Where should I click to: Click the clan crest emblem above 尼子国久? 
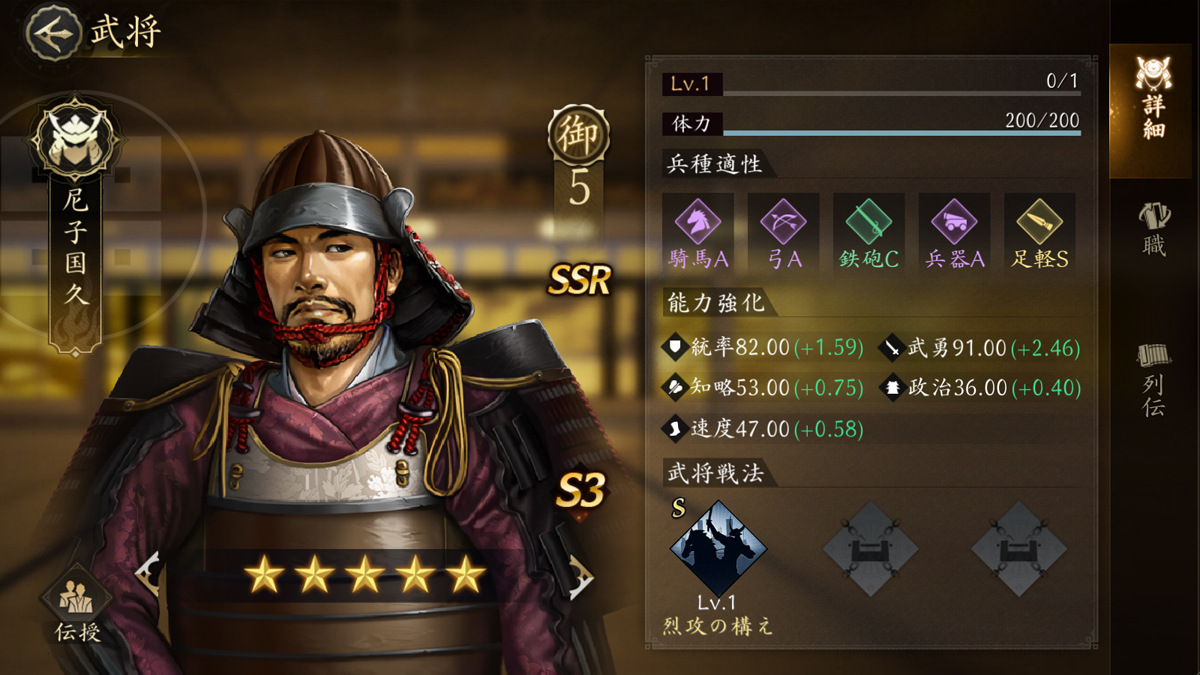tap(76, 138)
